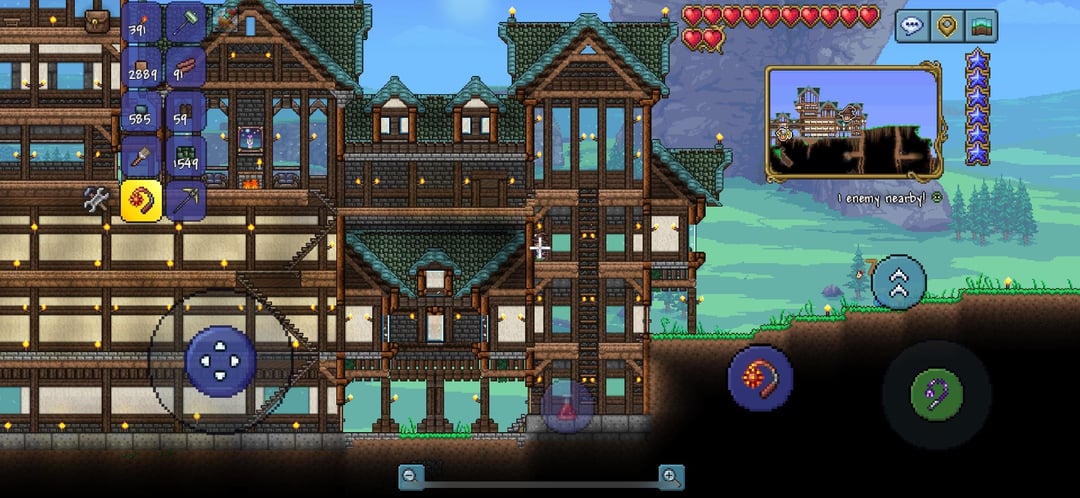Equip the paintbrush hotbar slot
The image size is (1080, 498).
click(141, 156)
